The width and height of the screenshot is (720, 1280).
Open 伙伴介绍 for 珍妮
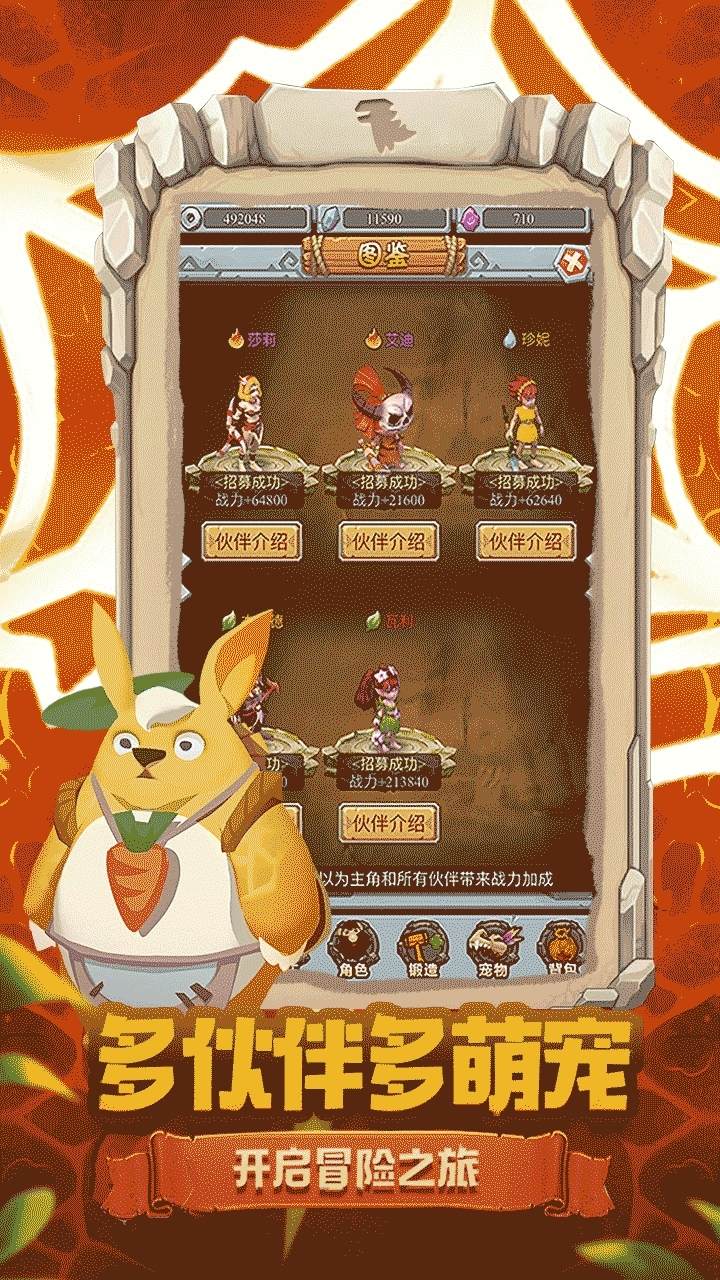tap(526, 541)
